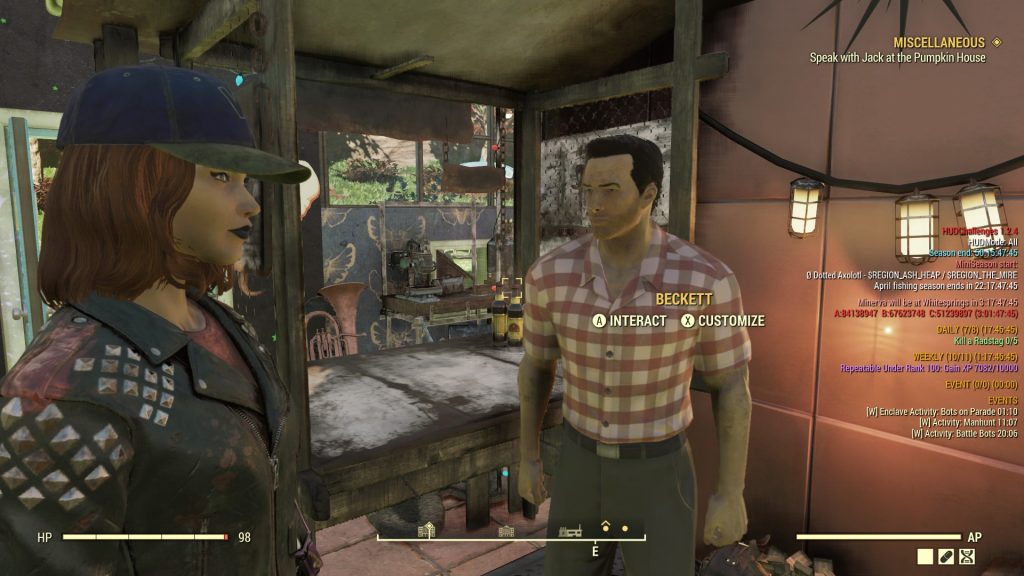Click the Speak with Jack objective
This screenshot has width=1024, height=576.
tap(897, 58)
